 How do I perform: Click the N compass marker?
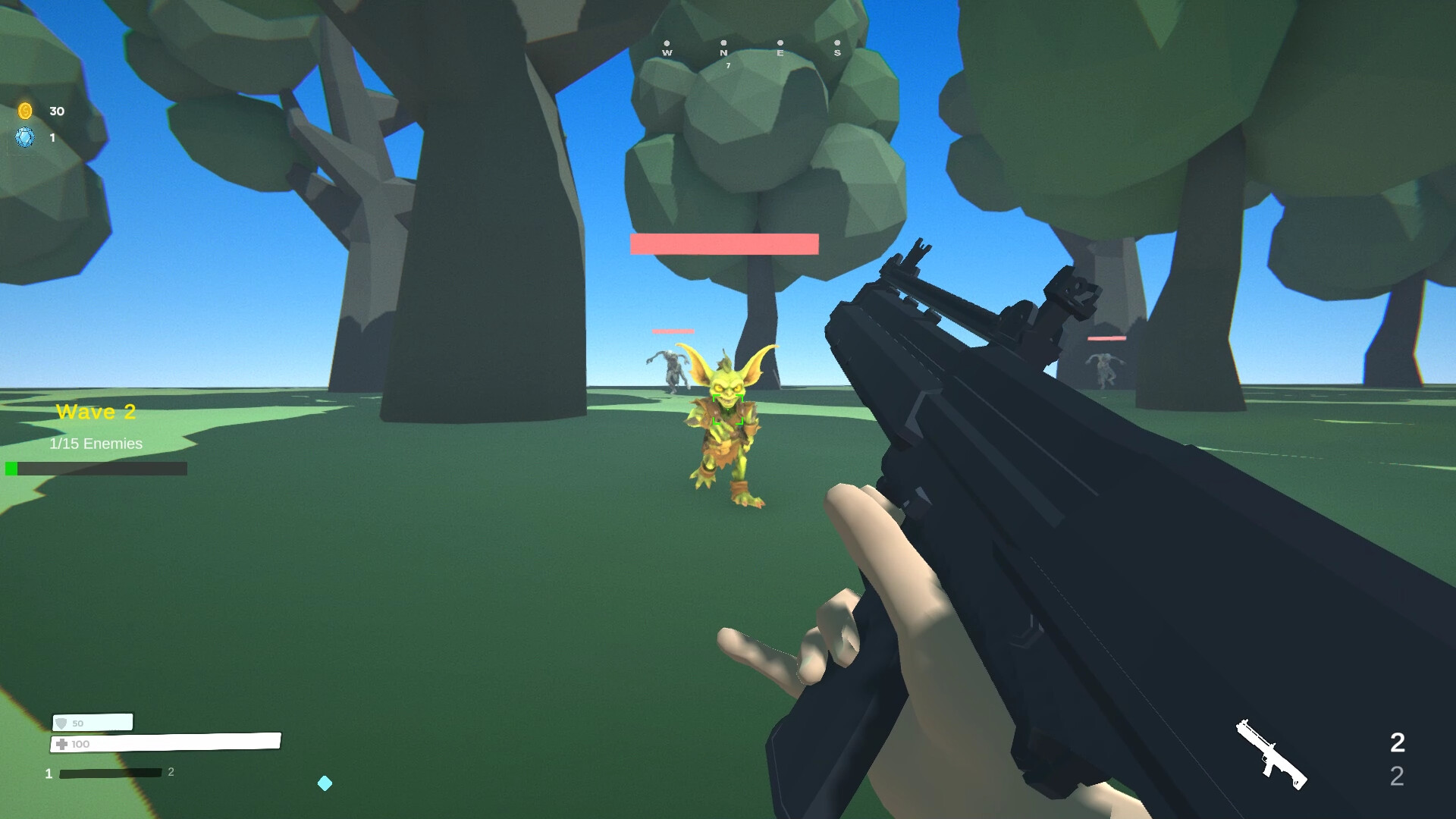point(724,53)
